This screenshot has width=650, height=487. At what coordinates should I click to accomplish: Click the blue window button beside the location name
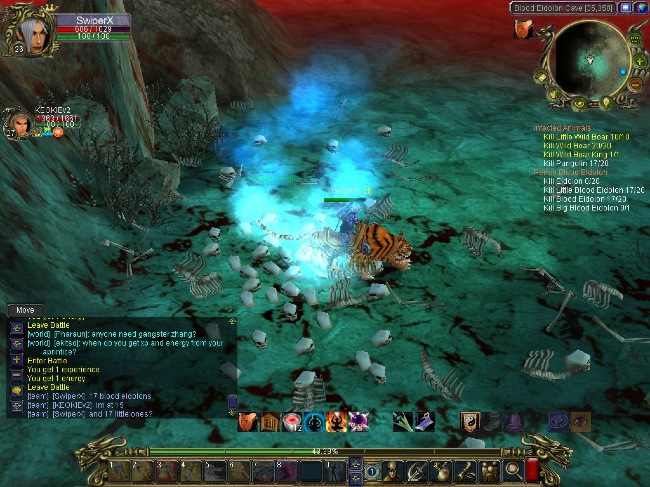(625, 7)
